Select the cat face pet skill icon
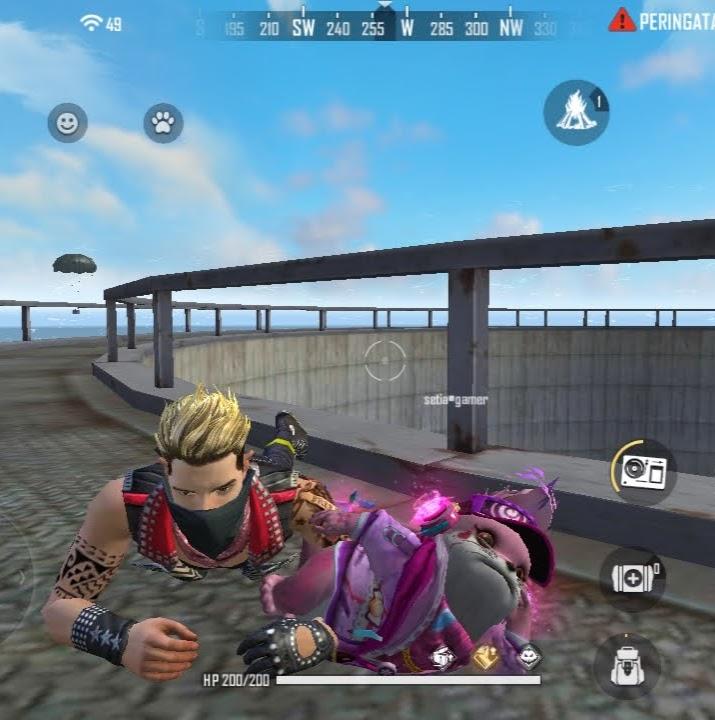The image size is (715, 720). click(529, 656)
